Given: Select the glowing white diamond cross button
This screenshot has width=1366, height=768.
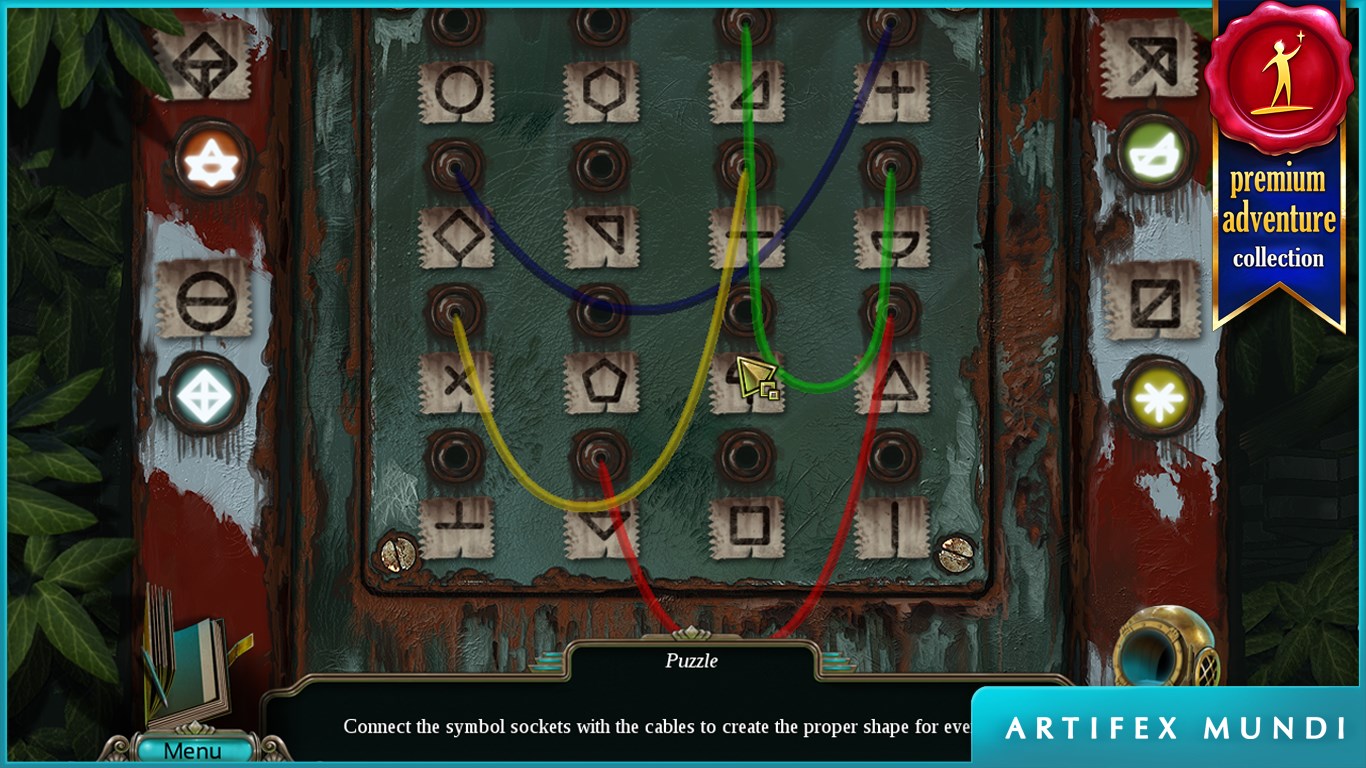Looking at the screenshot, I should [x=205, y=394].
